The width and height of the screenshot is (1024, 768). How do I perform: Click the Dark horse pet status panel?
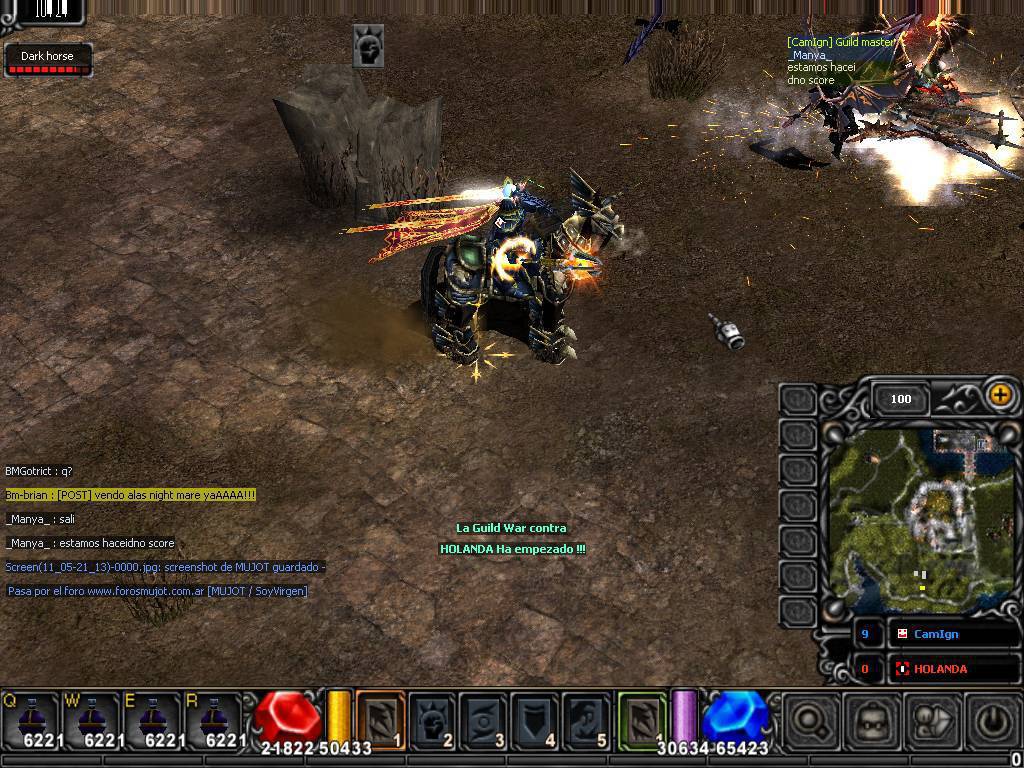[48, 60]
